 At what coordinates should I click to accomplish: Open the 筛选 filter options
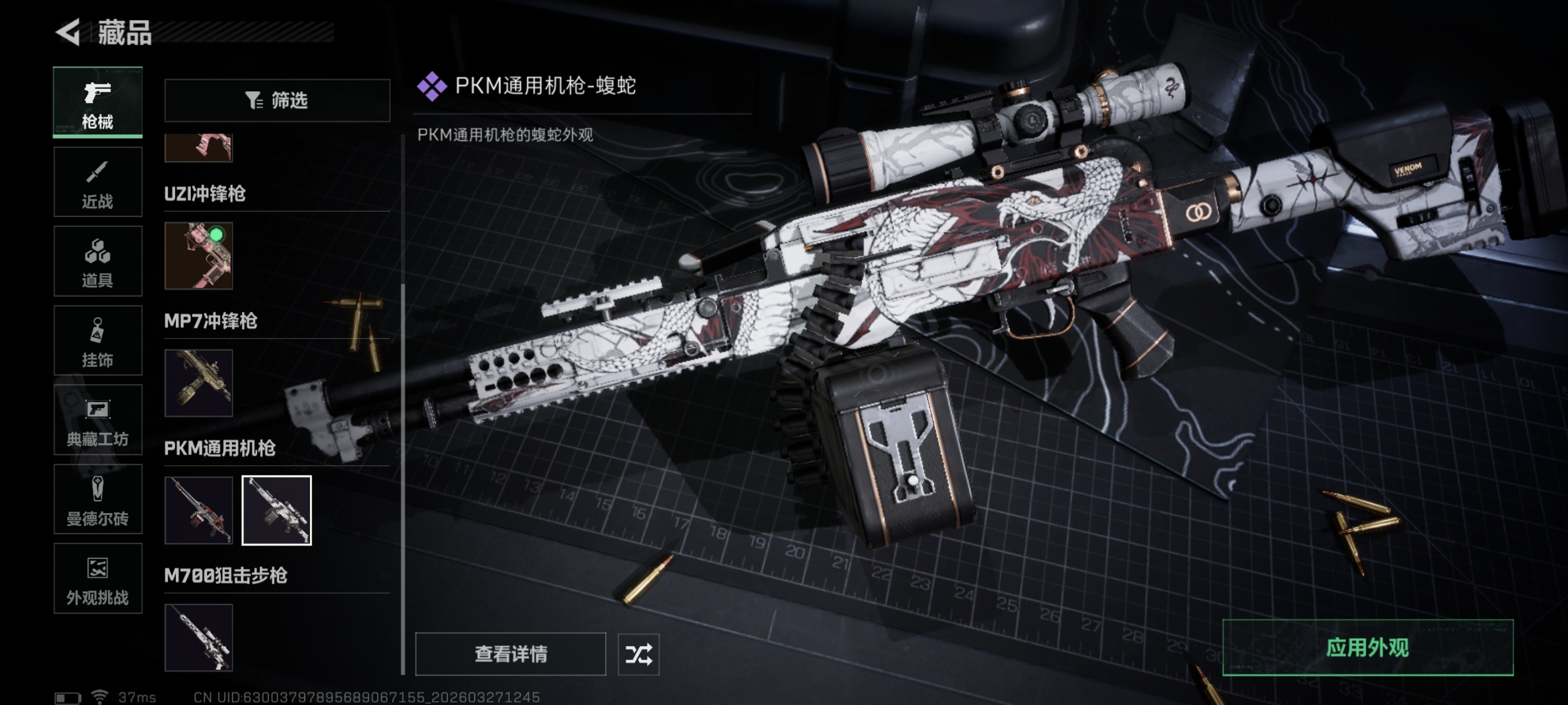pyautogui.click(x=277, y=101)
